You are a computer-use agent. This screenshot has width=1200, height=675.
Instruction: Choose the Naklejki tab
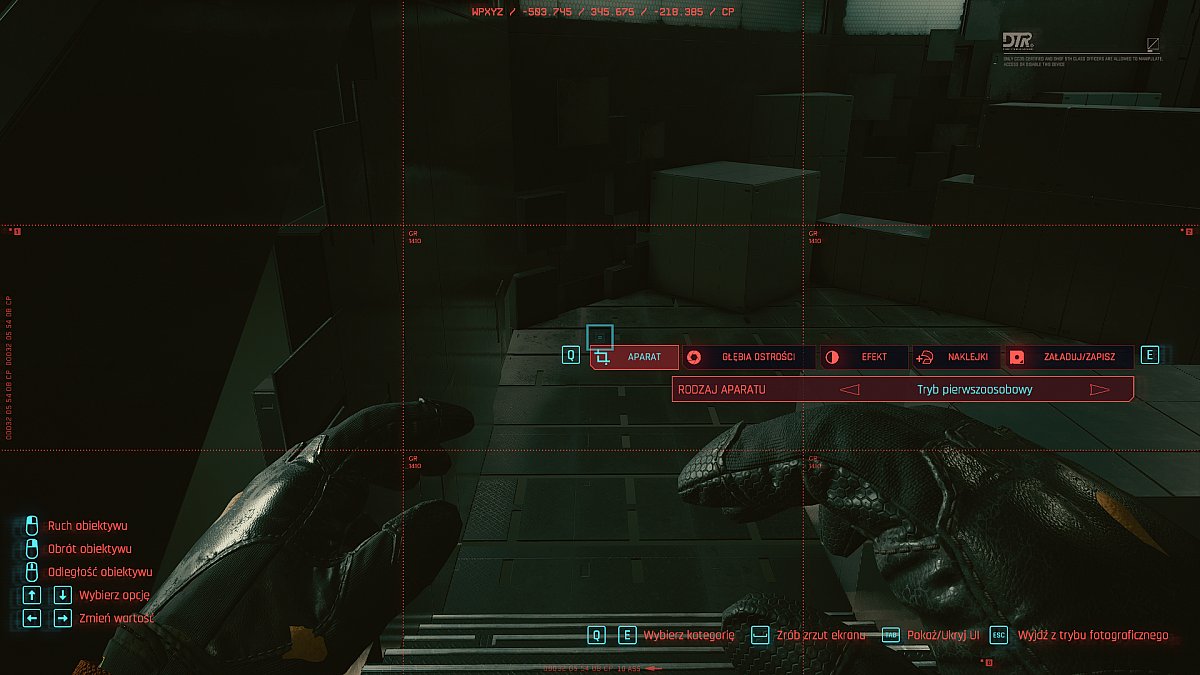957,357
